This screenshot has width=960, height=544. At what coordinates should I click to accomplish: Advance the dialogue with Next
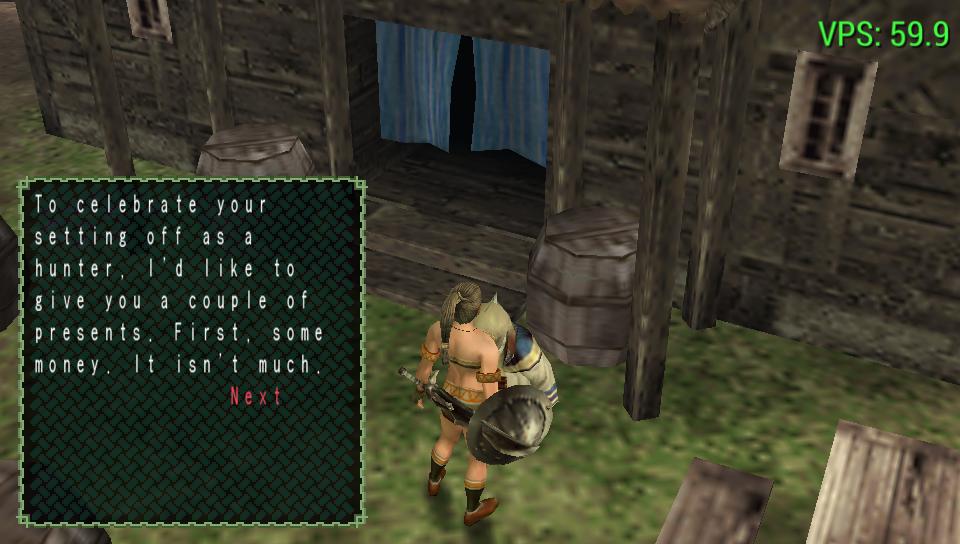pos(256,396)
